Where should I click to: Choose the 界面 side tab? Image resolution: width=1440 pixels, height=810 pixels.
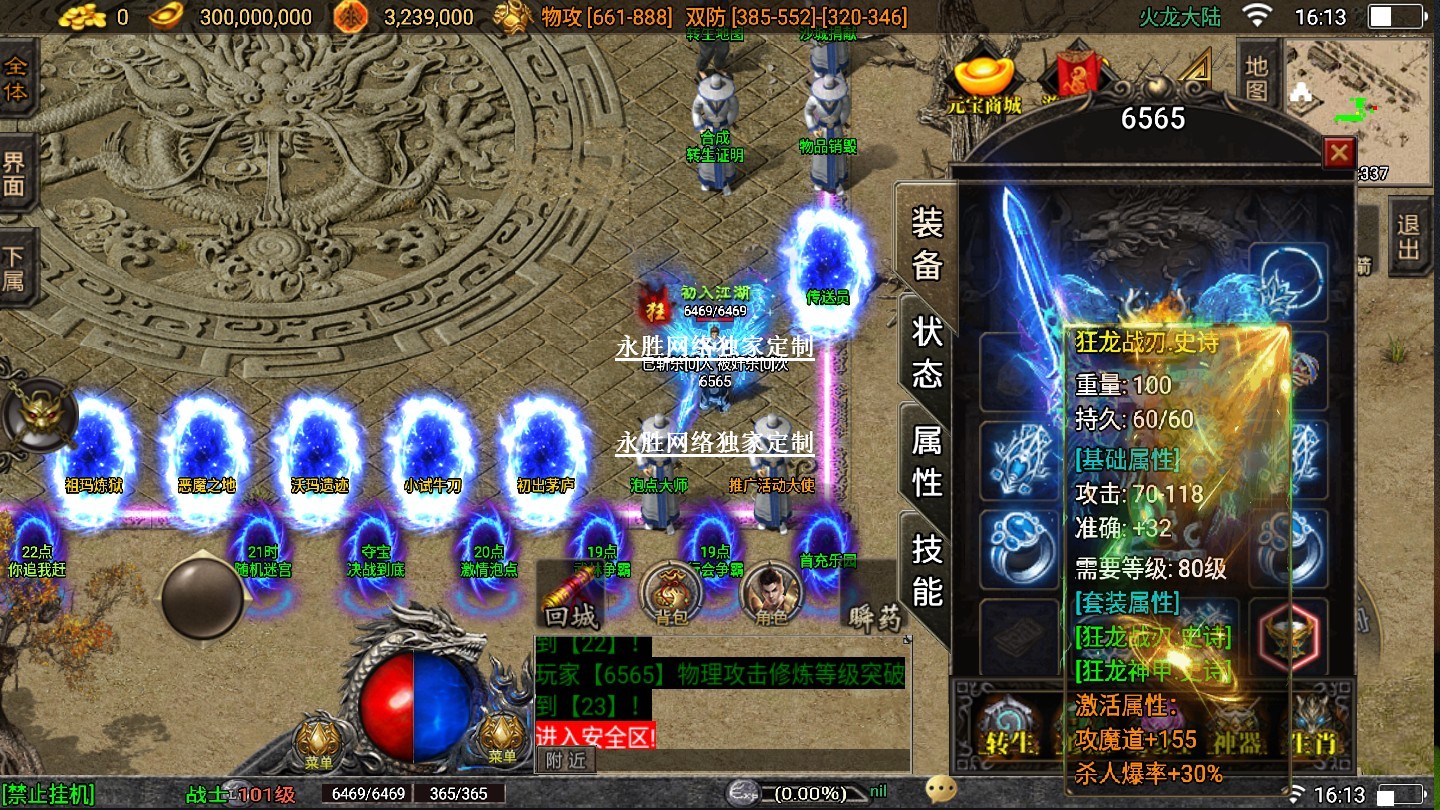pyautogui.click(x=16, y=173)
